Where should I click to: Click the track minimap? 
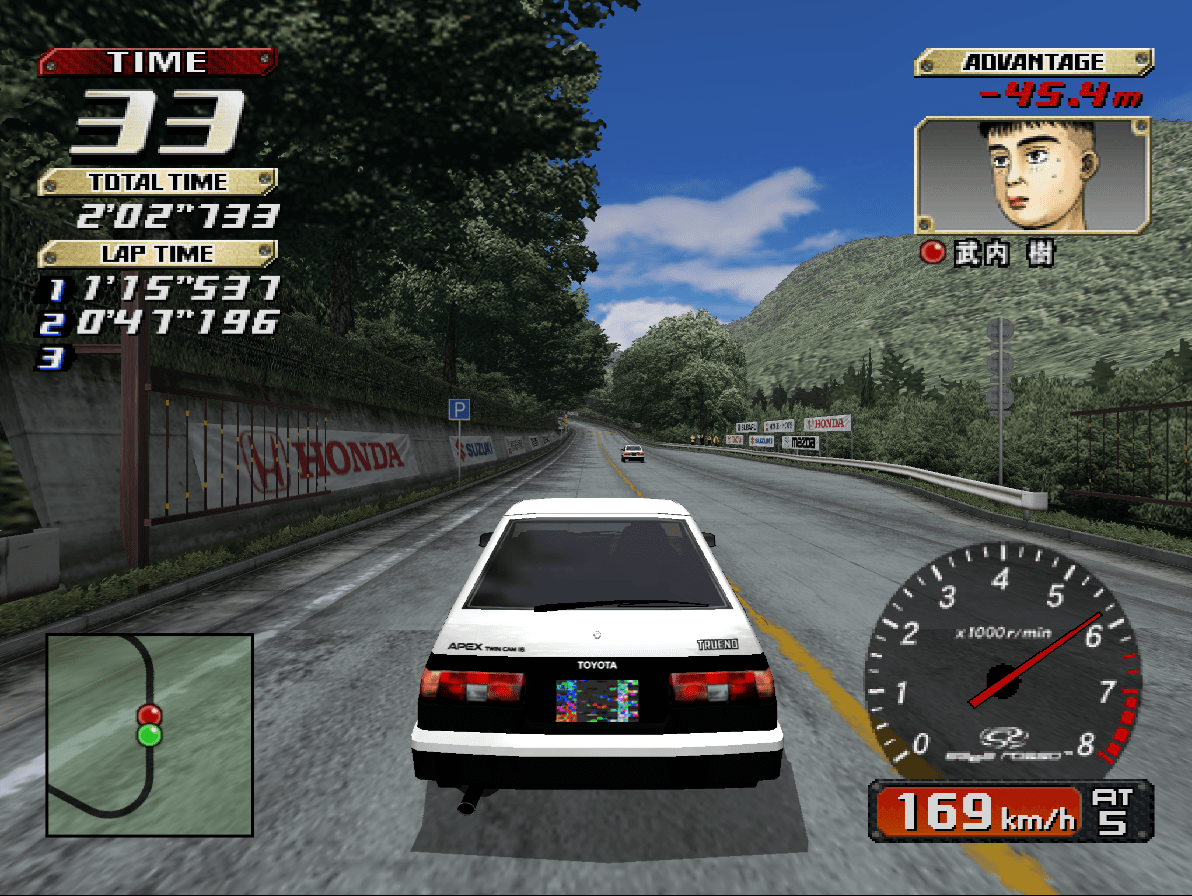[x=150, y=735]
